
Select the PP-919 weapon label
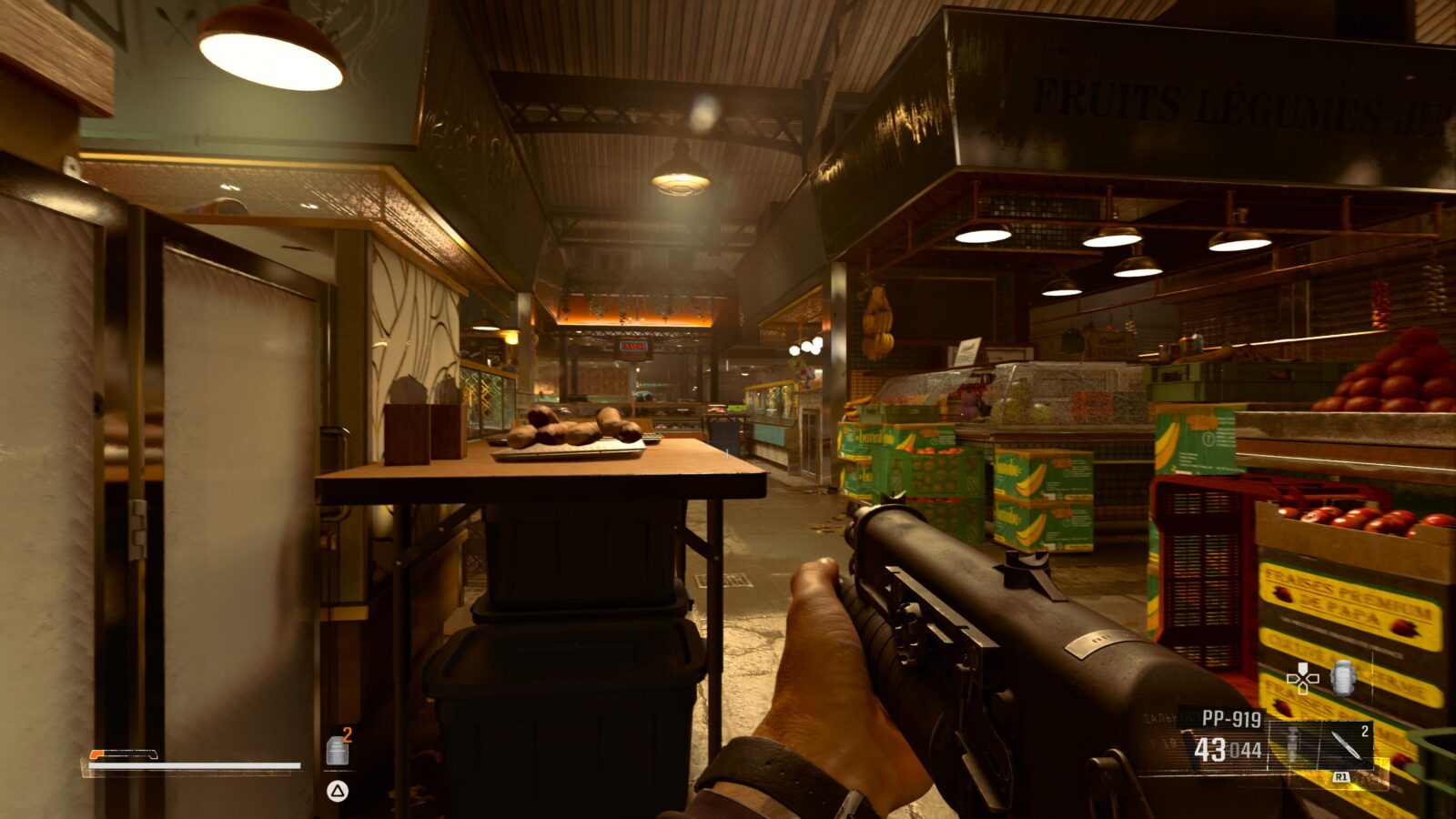pyautogui.click(x=1231, y=719)
